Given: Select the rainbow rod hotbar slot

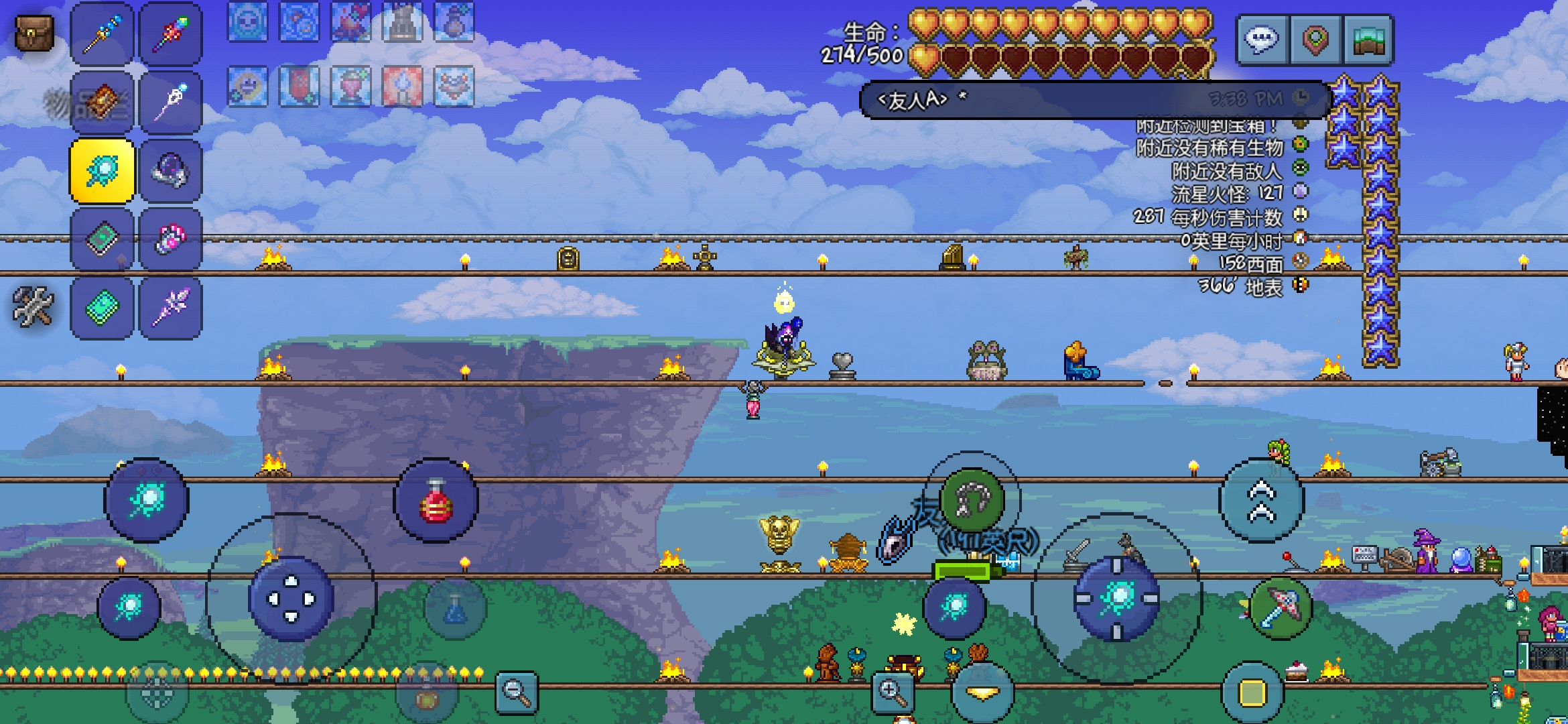Looking at the screenshot, I should pyautogui.click(x=170, y=34).
